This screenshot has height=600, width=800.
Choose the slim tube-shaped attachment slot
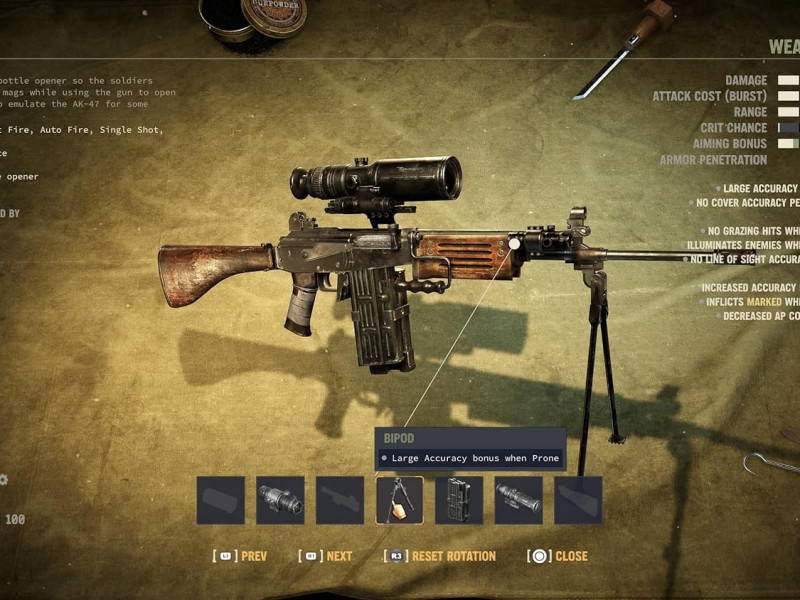coord(519,500)
